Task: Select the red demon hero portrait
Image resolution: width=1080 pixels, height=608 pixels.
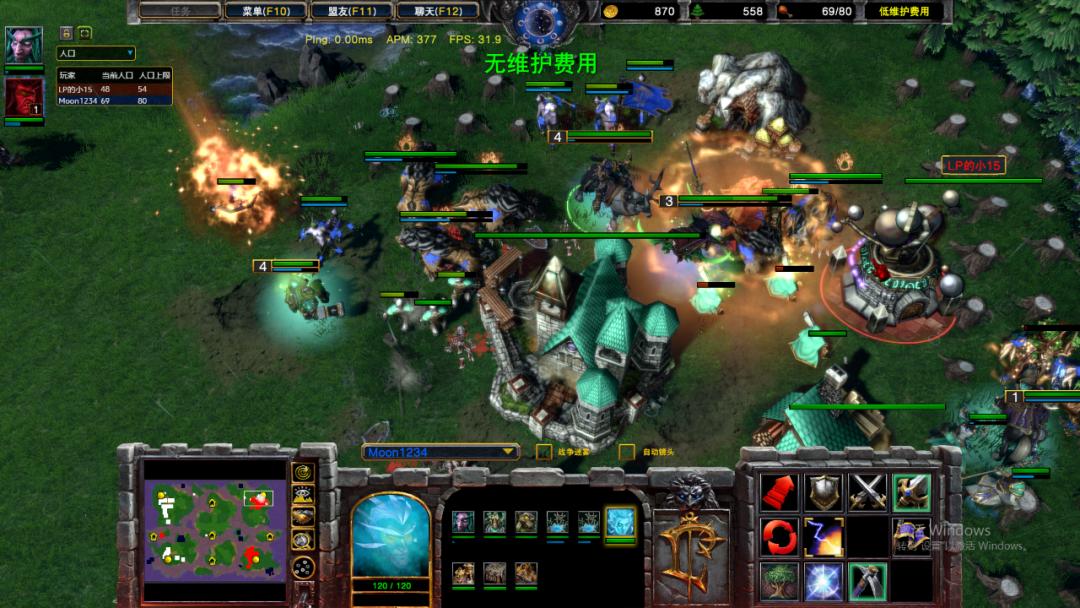Action: [23, 97]
